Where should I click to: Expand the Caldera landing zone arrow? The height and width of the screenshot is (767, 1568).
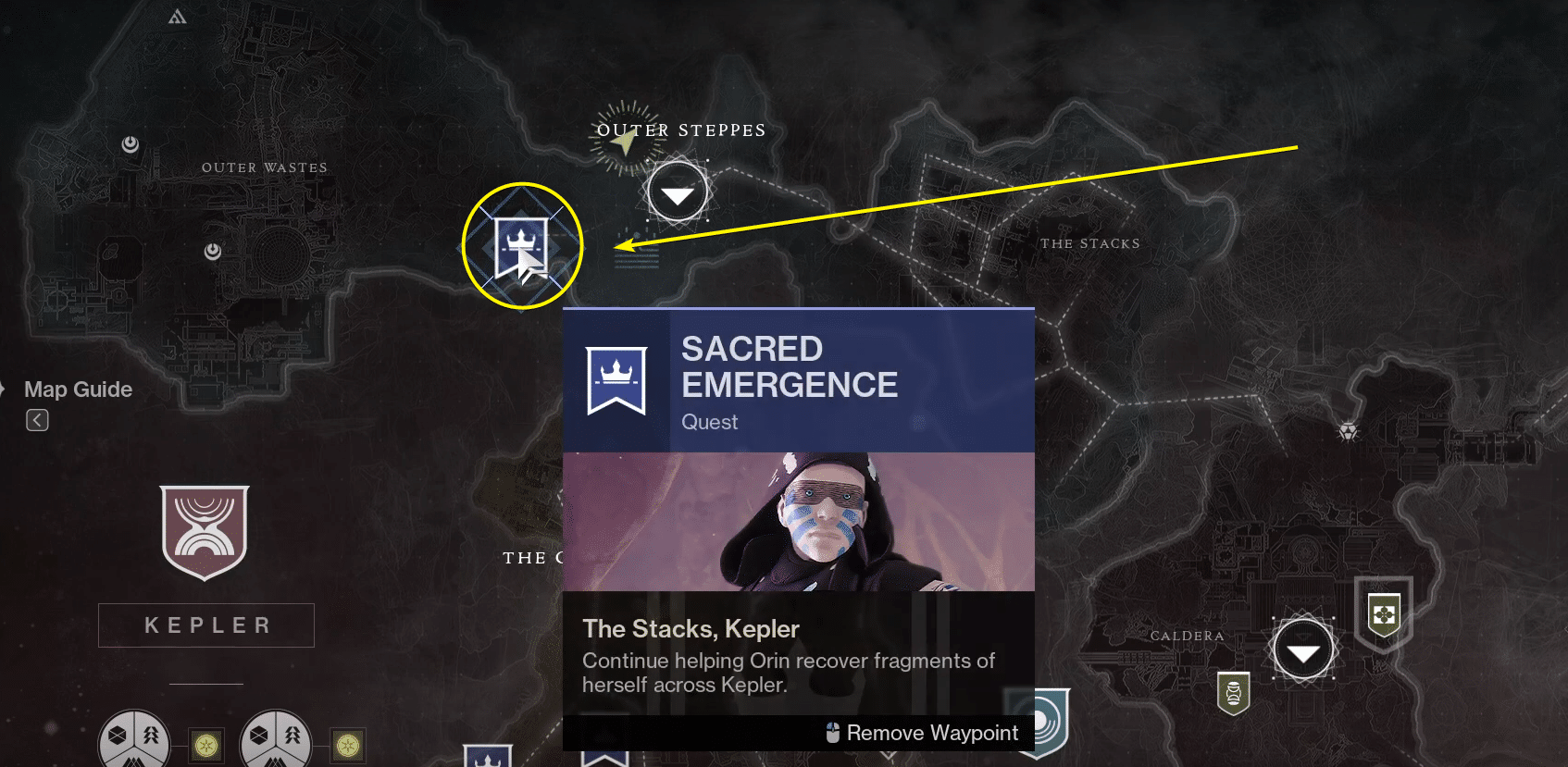1303,649
